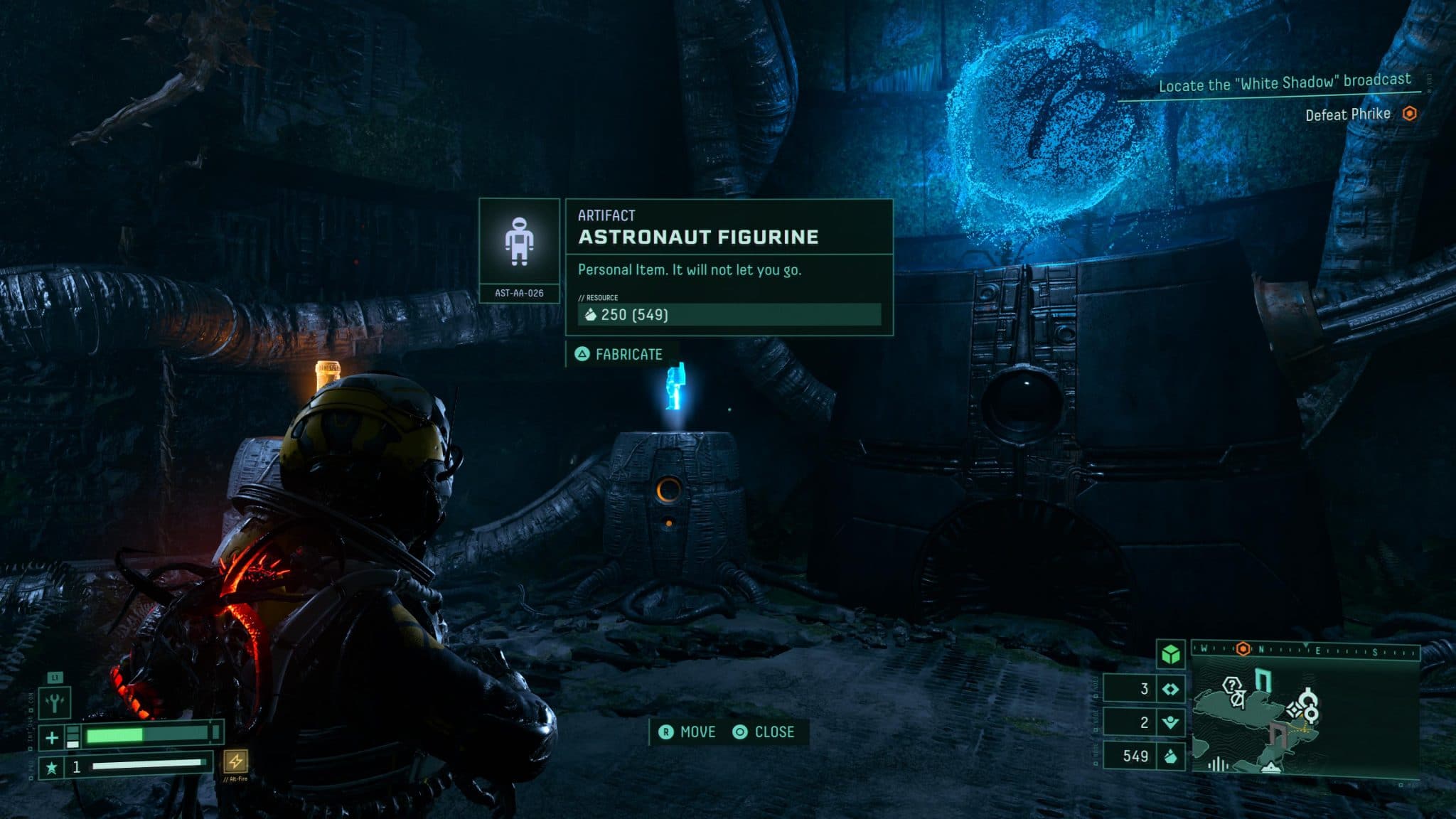The image size is (1456, 819).
Task: Toggle the orange hexagon marker on the compass
Action: 1242,648
